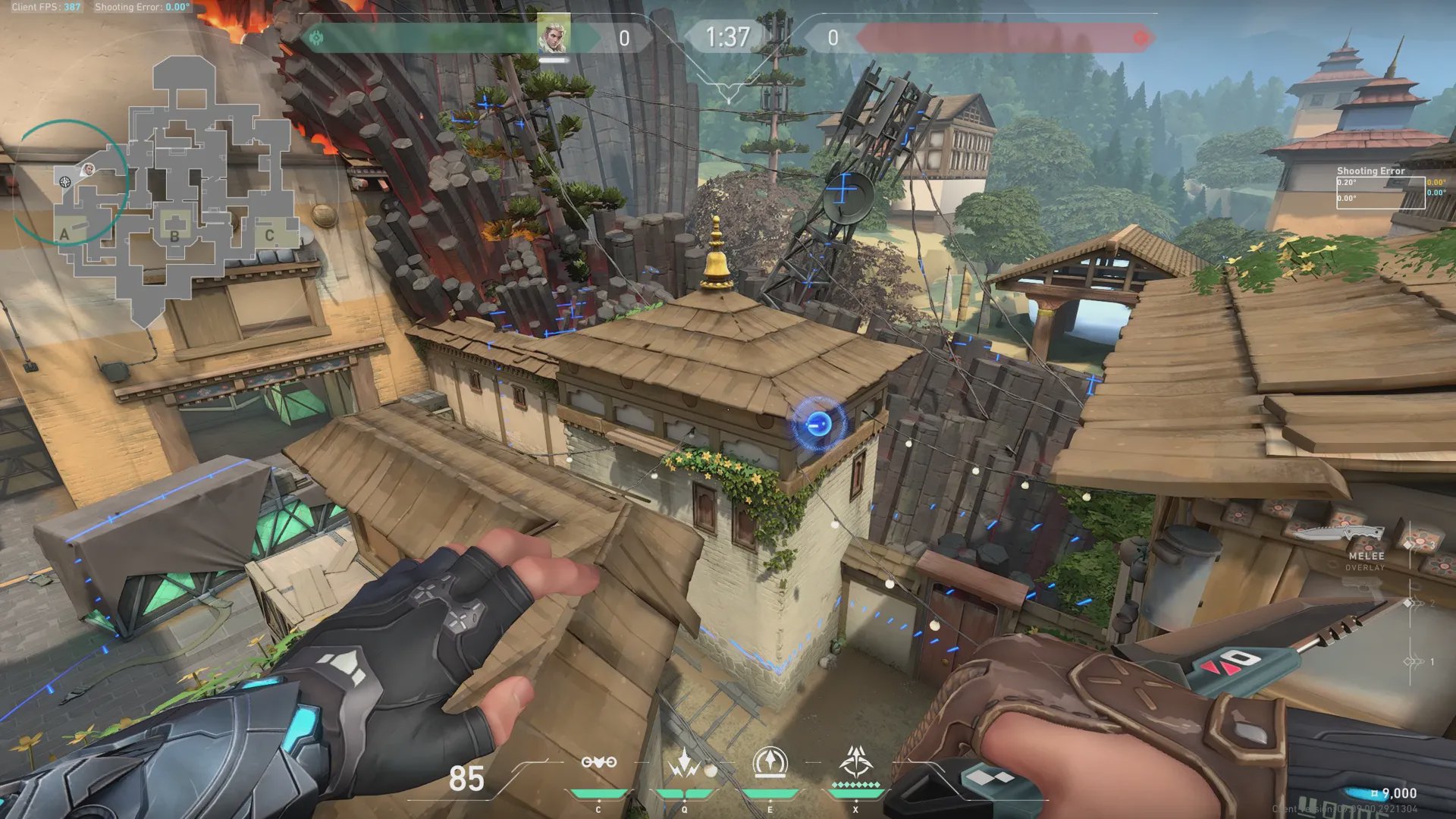Select the agent portrait in the top bar
The image size is (1456, 819).
(x=553, y=36)
